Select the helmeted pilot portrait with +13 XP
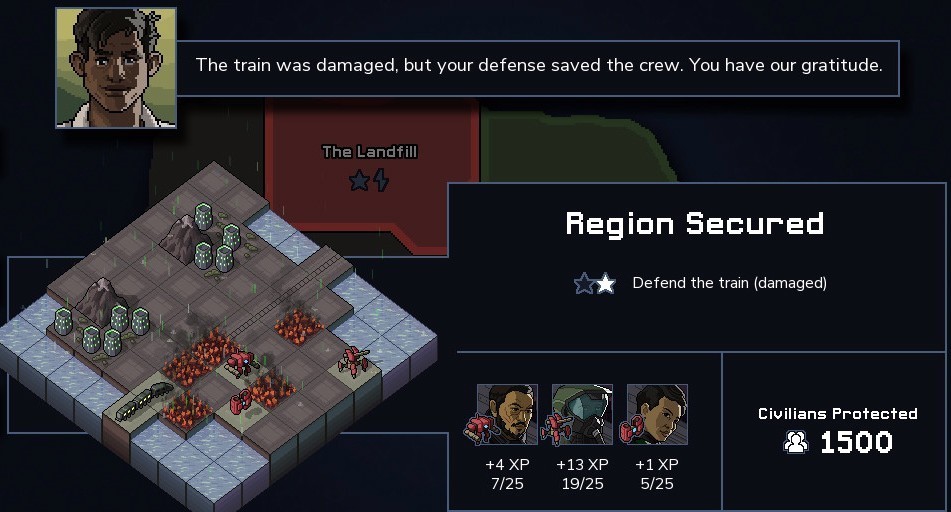The width and height of the screenshot is (951, 512). (582, 414)
